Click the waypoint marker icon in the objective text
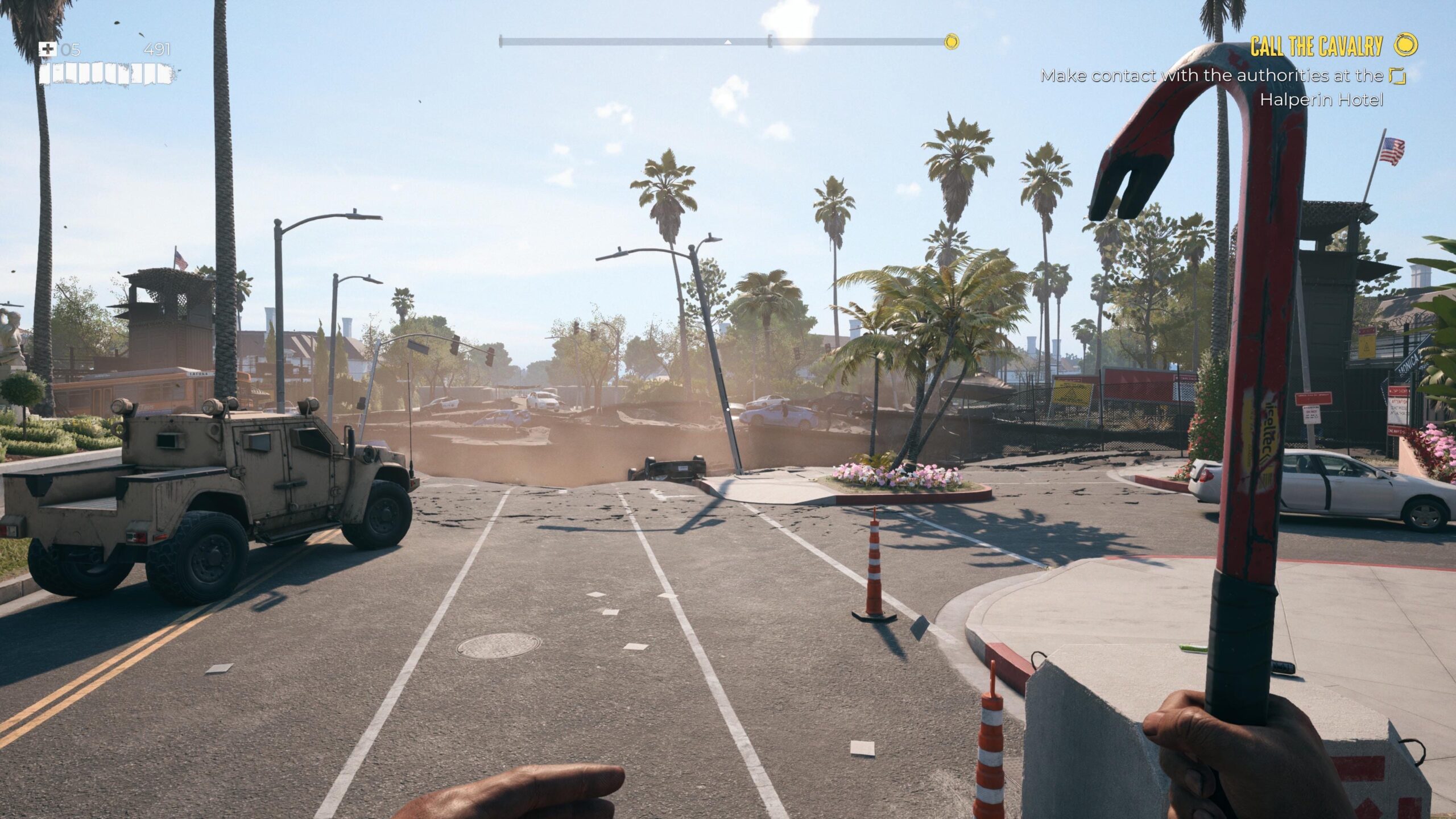 [x=1397, y=75]
